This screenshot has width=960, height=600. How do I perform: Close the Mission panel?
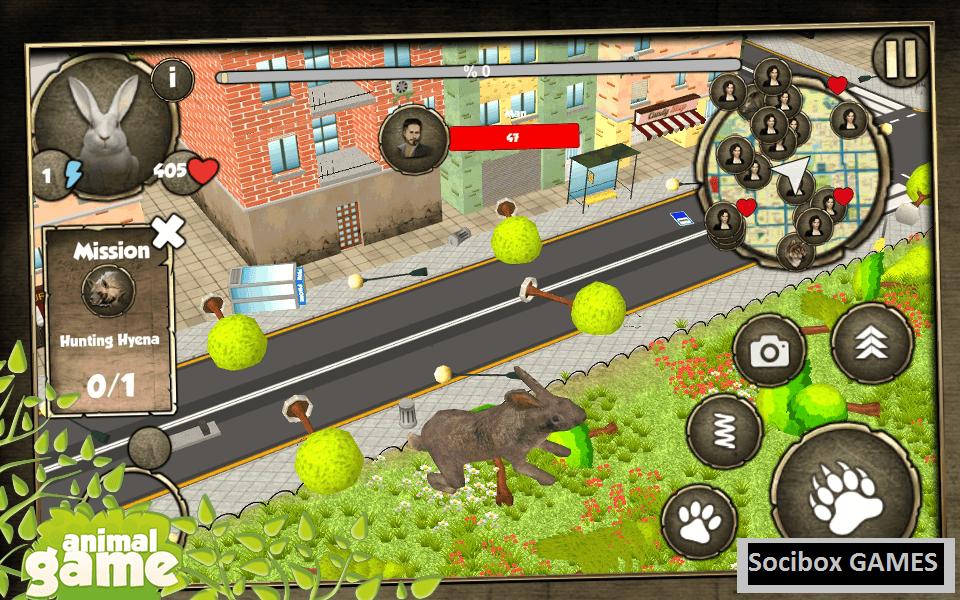[168, 232]
